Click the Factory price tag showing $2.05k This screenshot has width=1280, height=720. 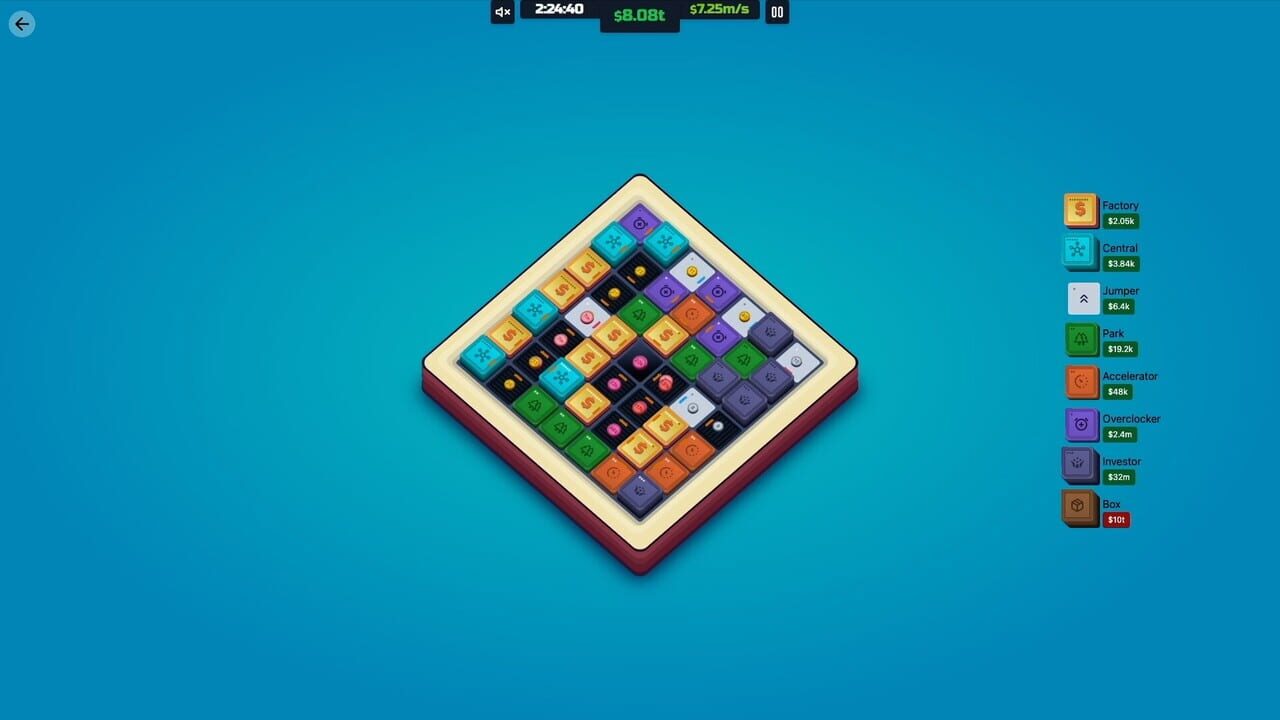[1120, 221]
